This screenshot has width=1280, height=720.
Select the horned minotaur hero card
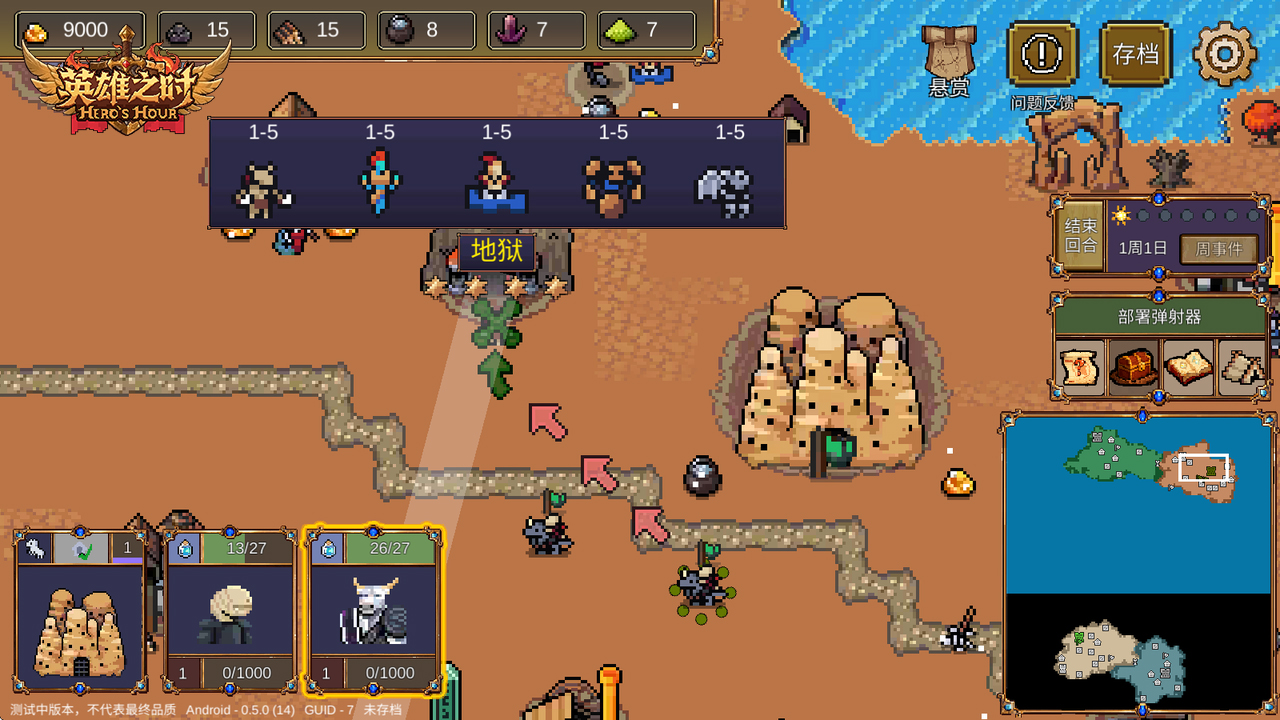pyautogui.click(x=373, y=612)
